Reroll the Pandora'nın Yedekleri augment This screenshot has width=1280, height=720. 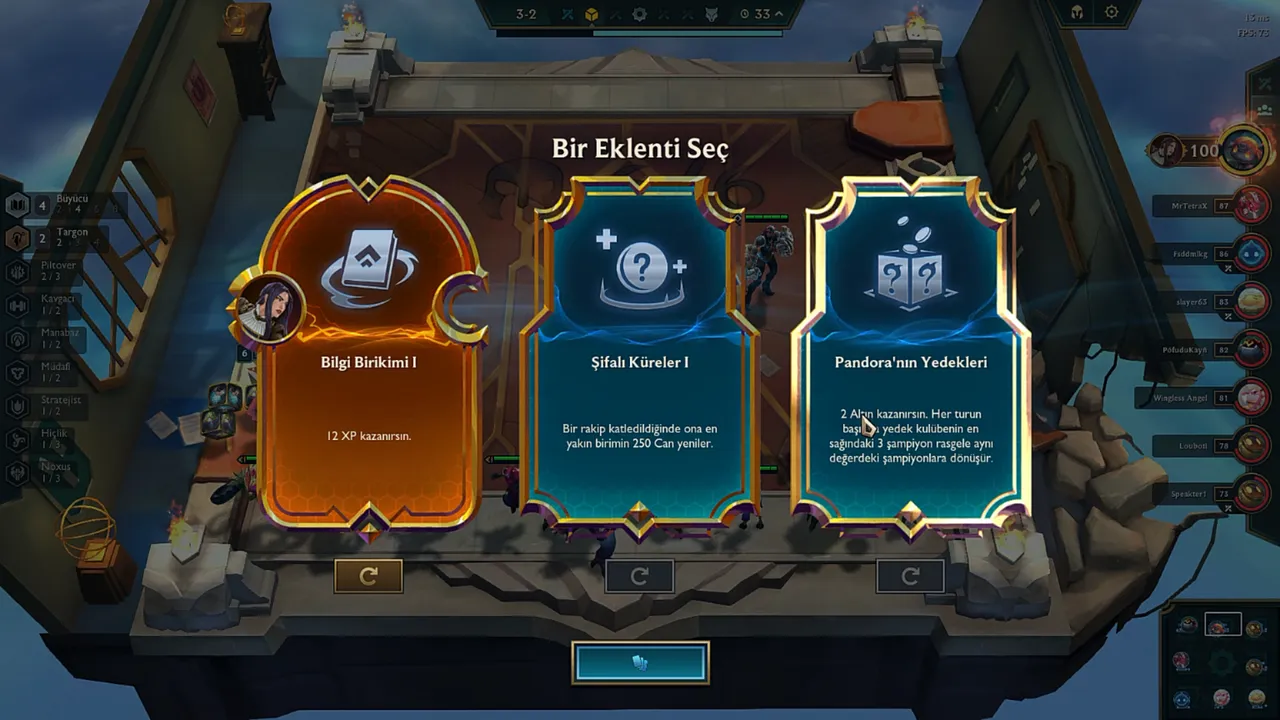click(910, 576)
